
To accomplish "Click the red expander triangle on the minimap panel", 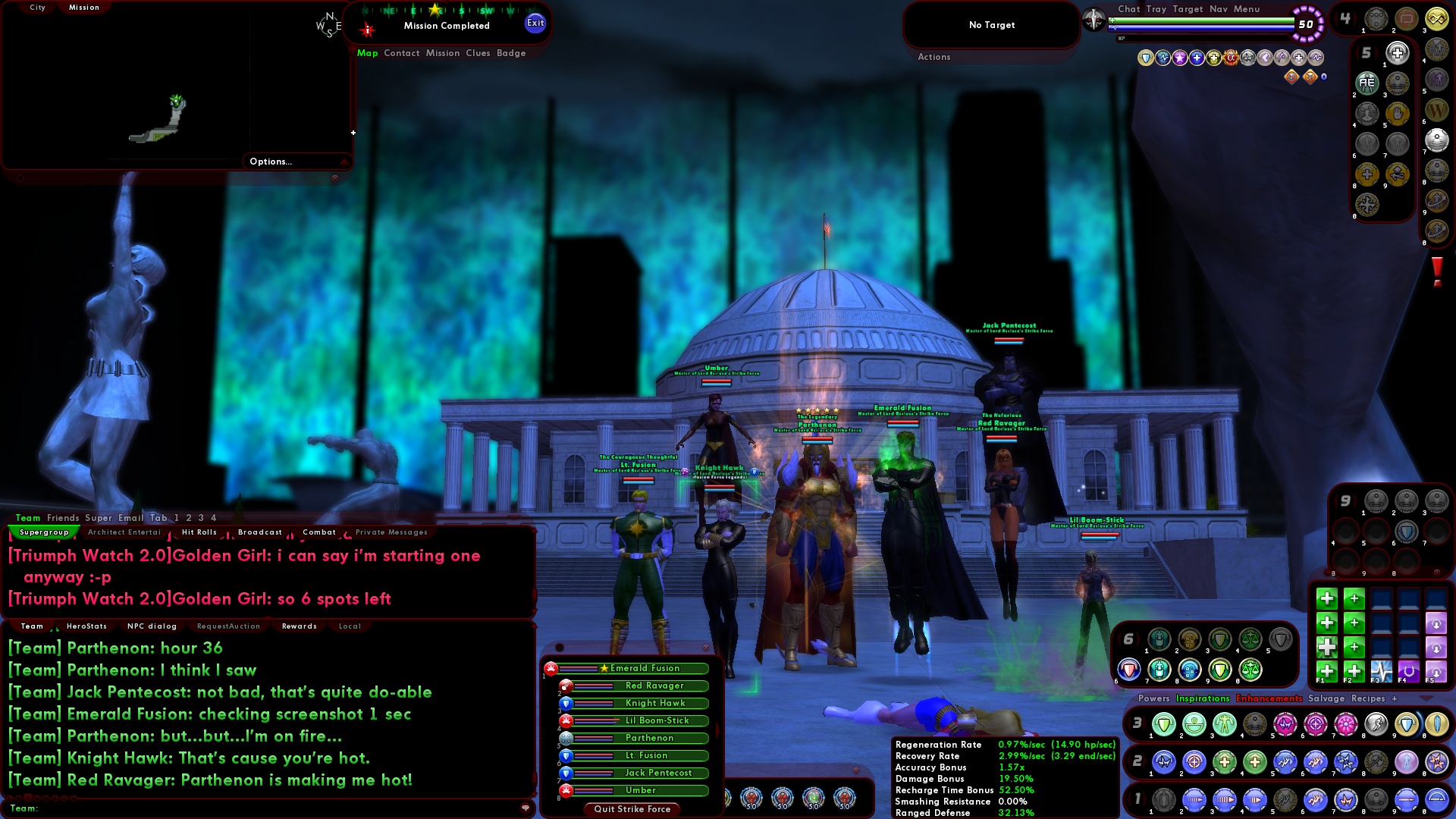I will 346,162.
